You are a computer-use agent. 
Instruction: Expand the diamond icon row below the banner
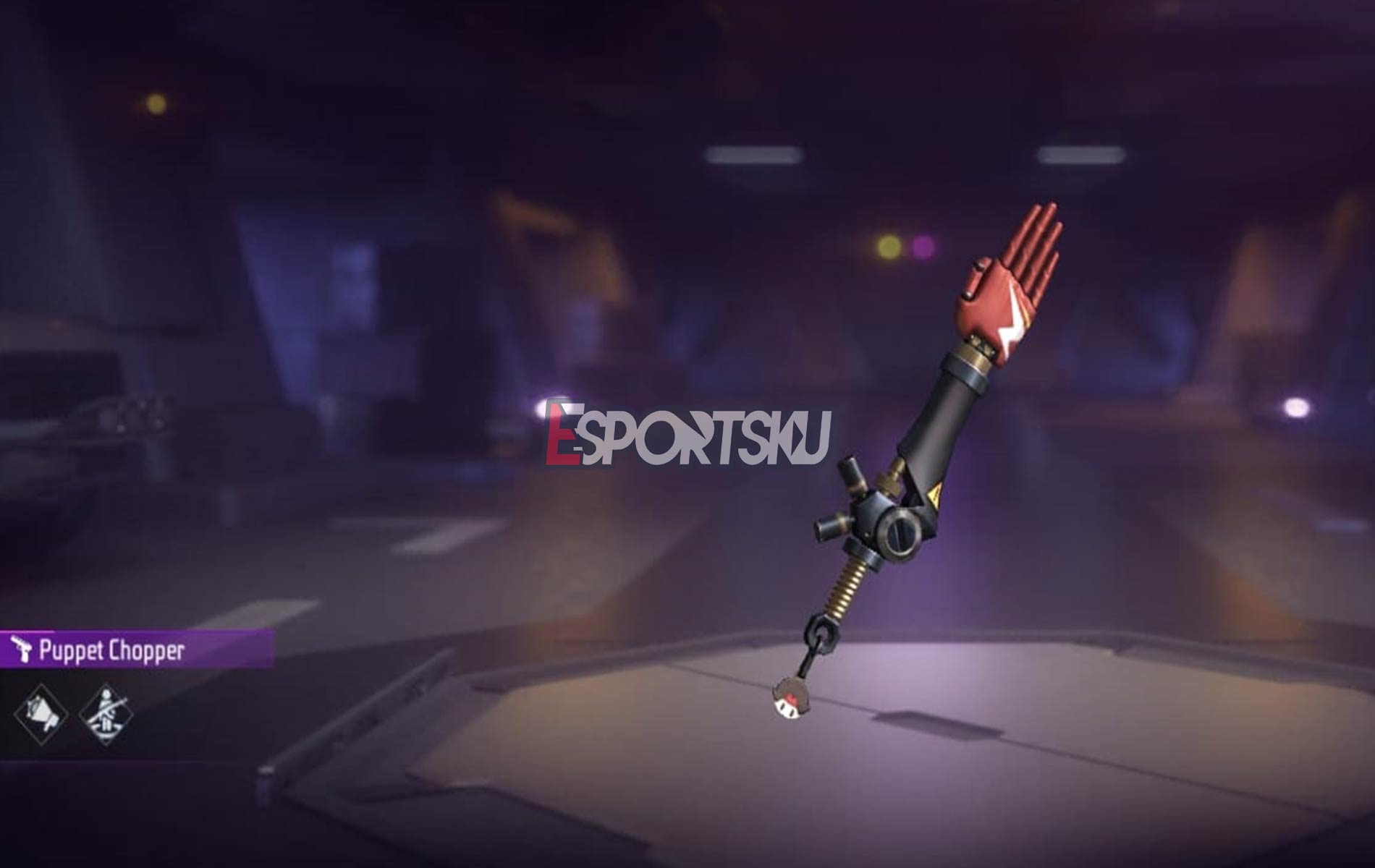pyautogui.click(x=72, y=715)
